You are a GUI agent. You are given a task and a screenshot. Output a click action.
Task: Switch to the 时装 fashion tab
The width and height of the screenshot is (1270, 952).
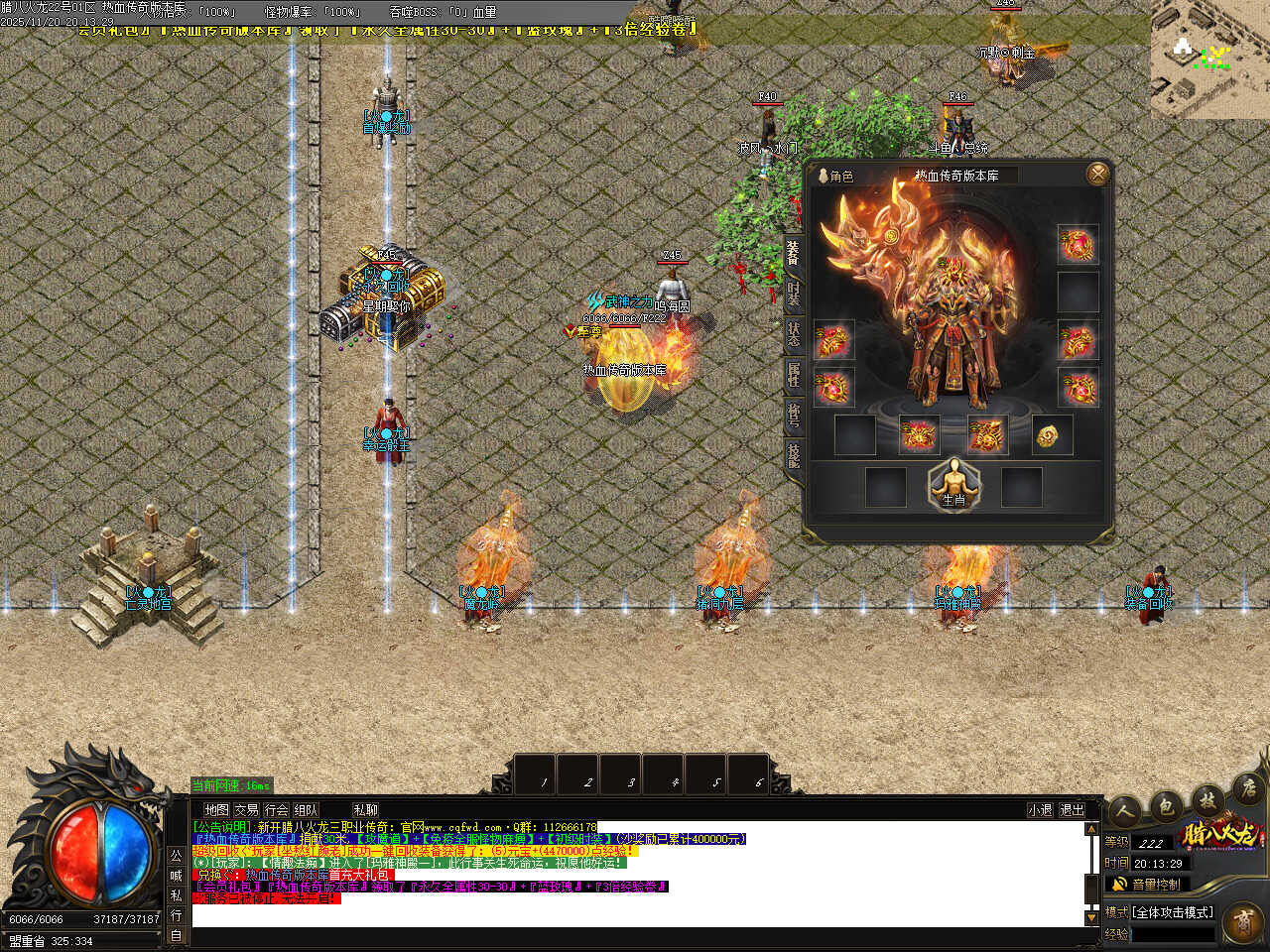[x=794, y=293]
